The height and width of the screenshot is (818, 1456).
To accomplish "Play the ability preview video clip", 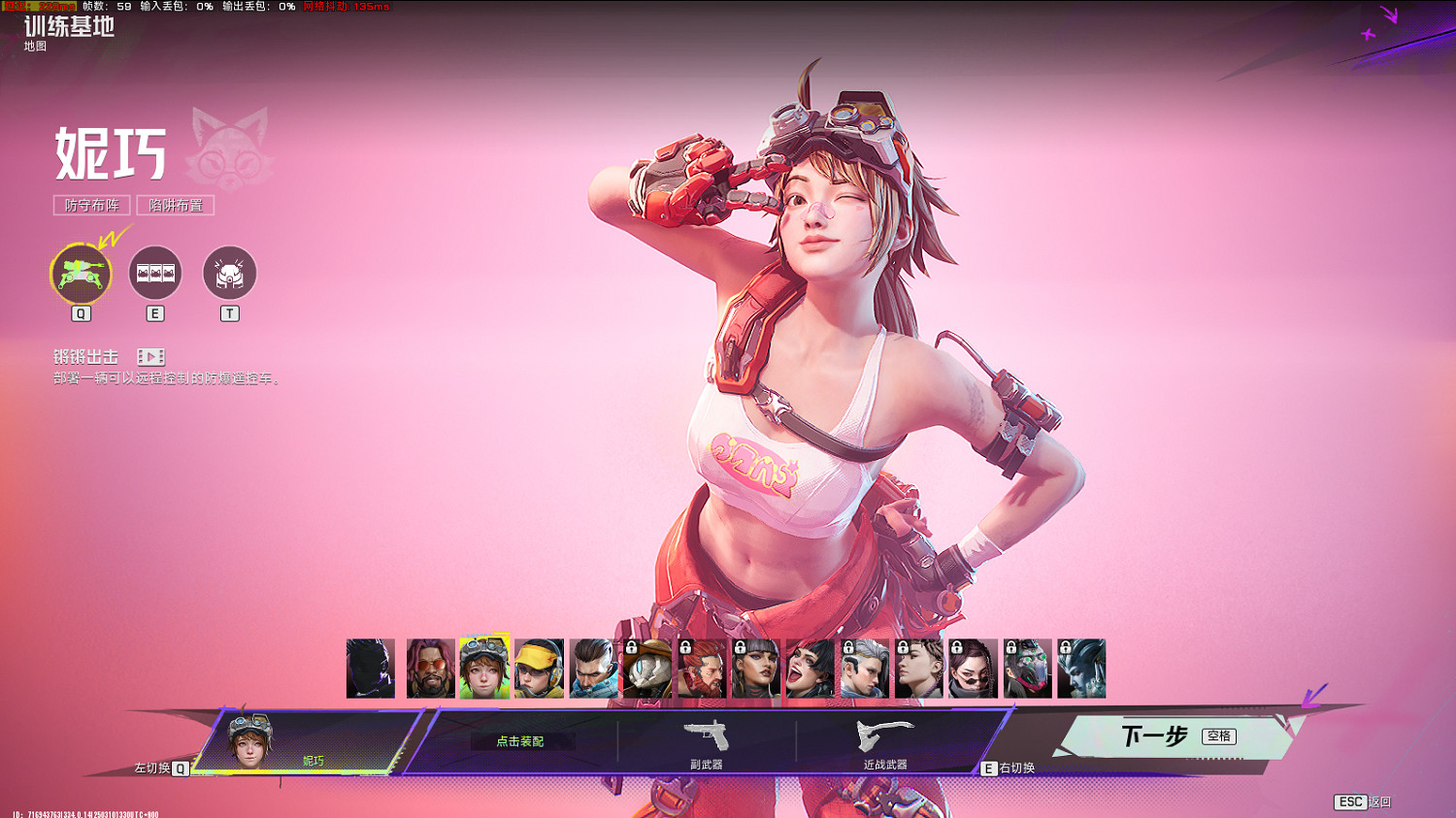I will (x=150, y=357).
